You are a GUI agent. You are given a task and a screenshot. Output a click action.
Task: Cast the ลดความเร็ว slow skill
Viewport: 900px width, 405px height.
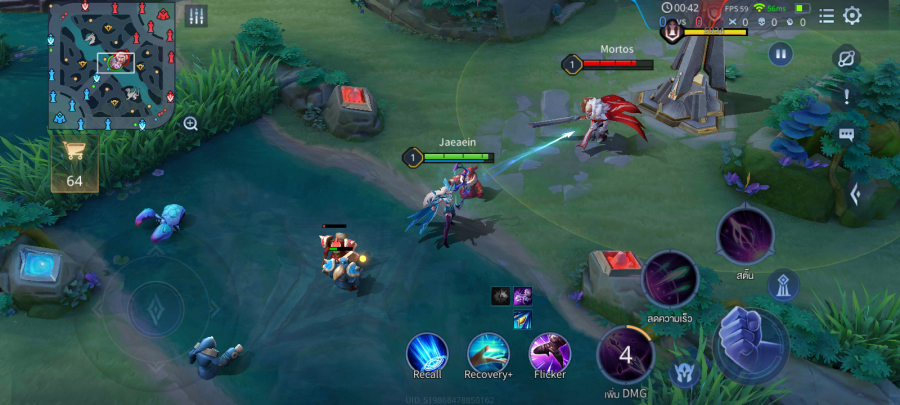[670, 279]
